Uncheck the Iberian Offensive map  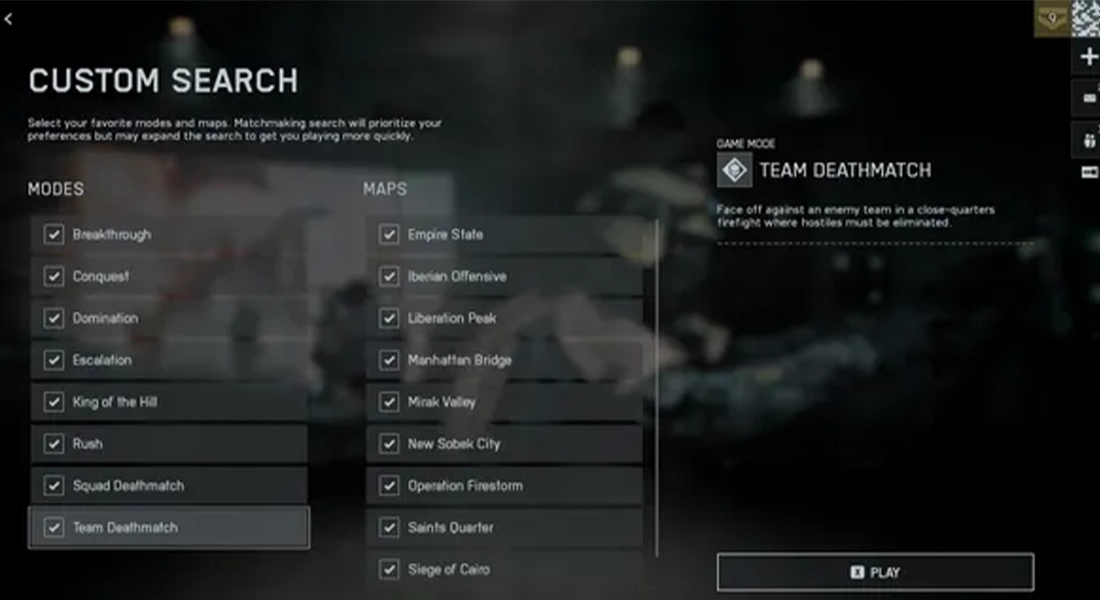click(x=389, y=277)
